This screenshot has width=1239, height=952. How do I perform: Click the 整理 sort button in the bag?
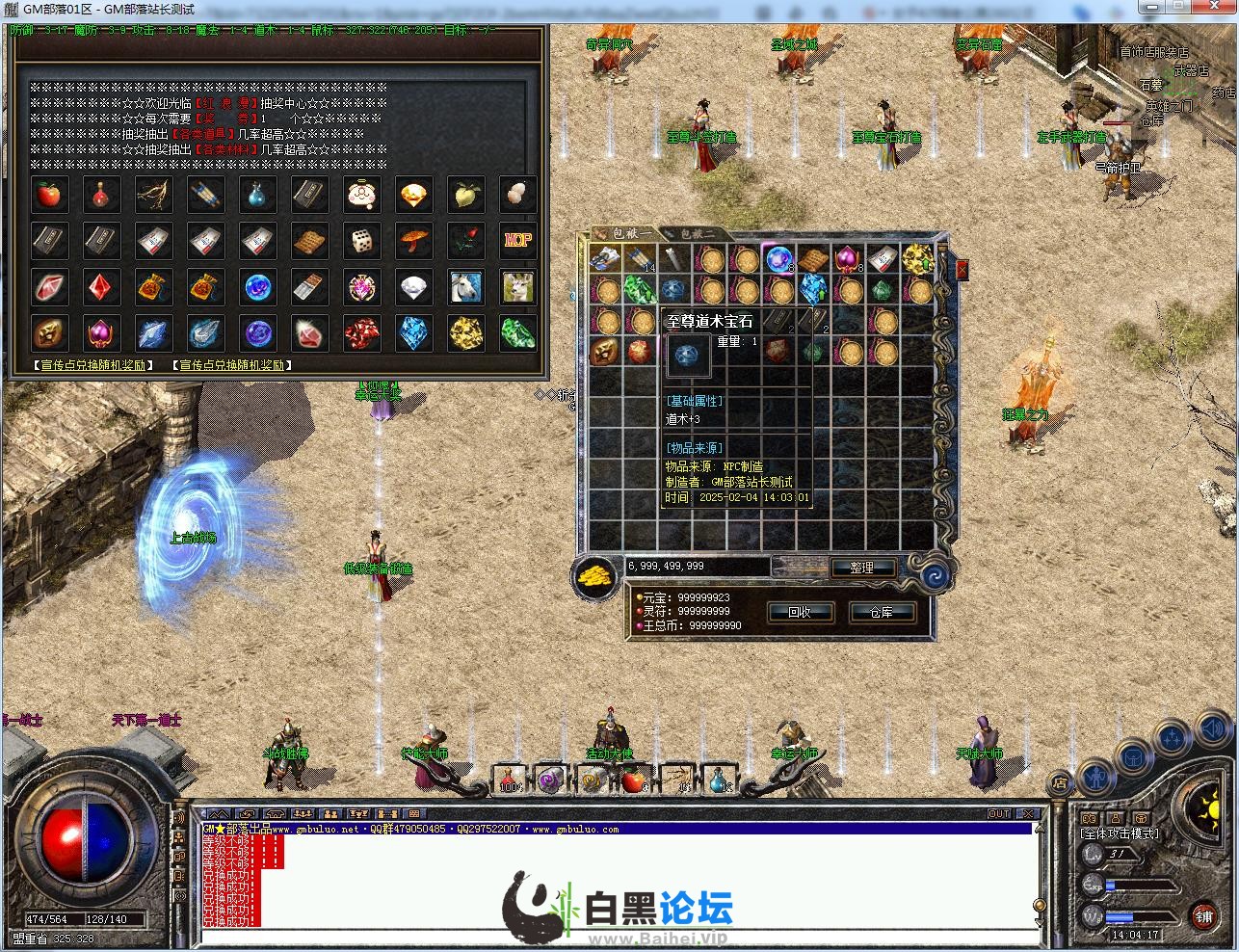[860, 568]
